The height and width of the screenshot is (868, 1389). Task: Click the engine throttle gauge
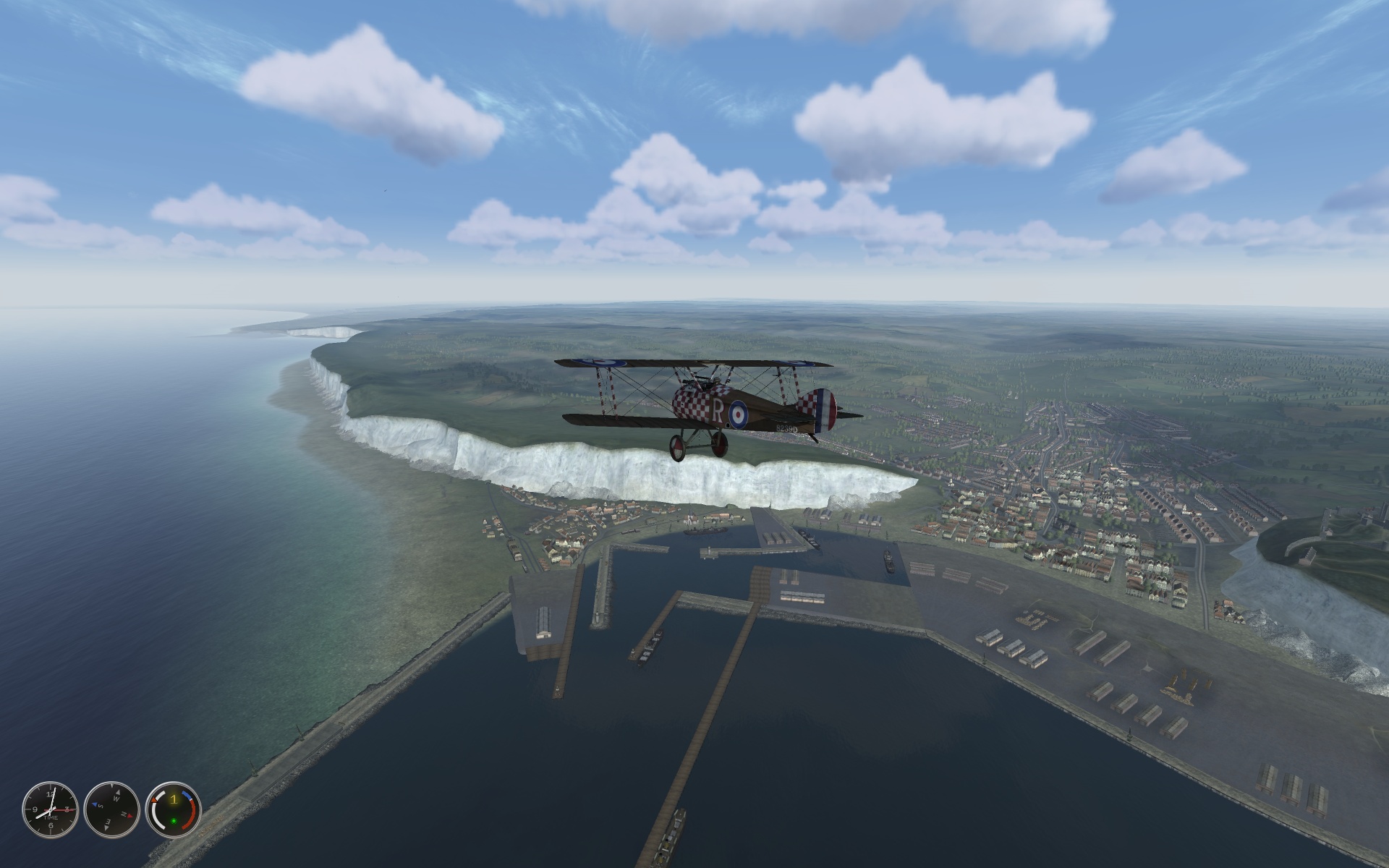(174, 809)
